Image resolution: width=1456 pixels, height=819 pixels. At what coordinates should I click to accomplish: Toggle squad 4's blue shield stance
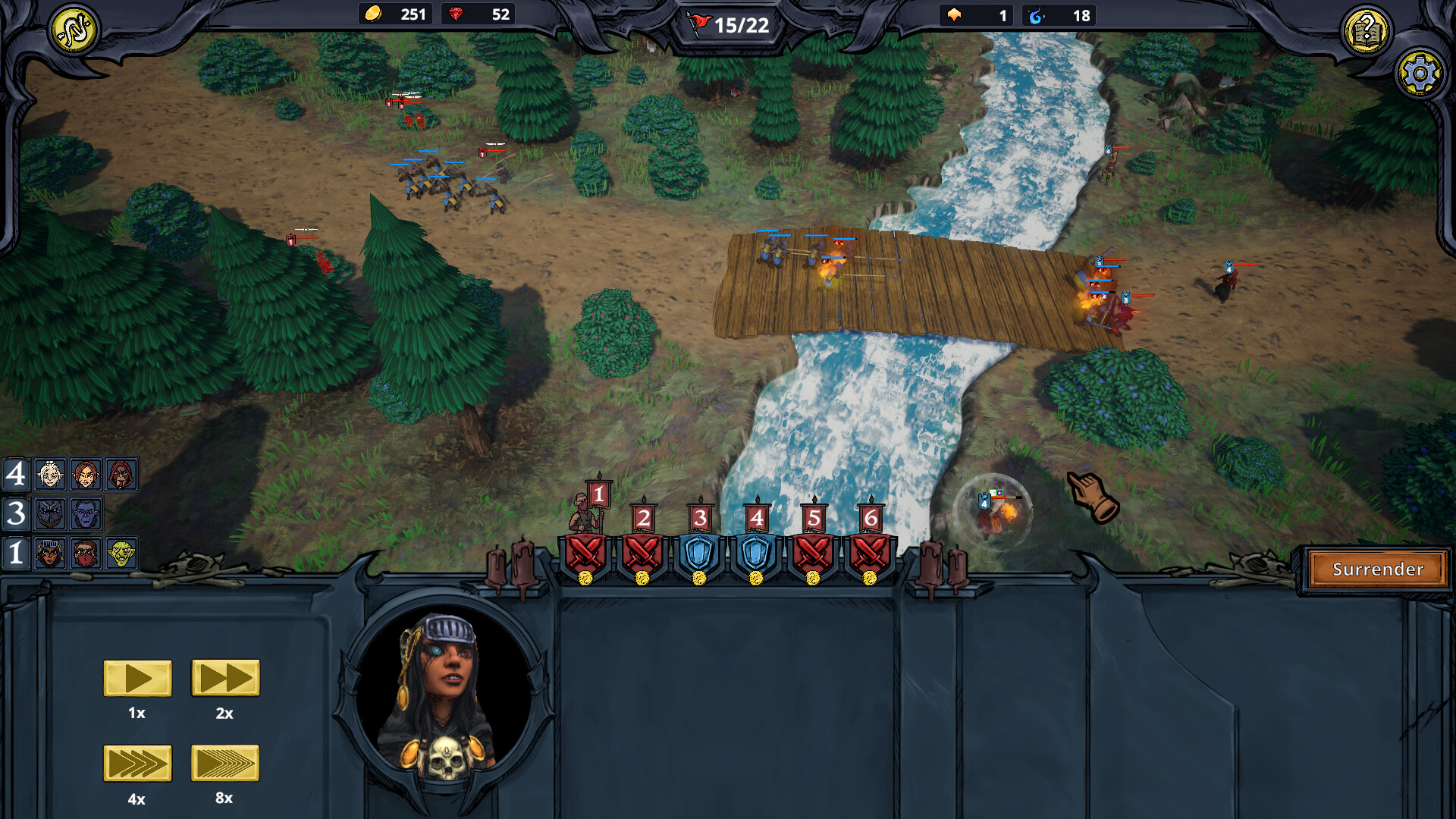tap(756, 554)
